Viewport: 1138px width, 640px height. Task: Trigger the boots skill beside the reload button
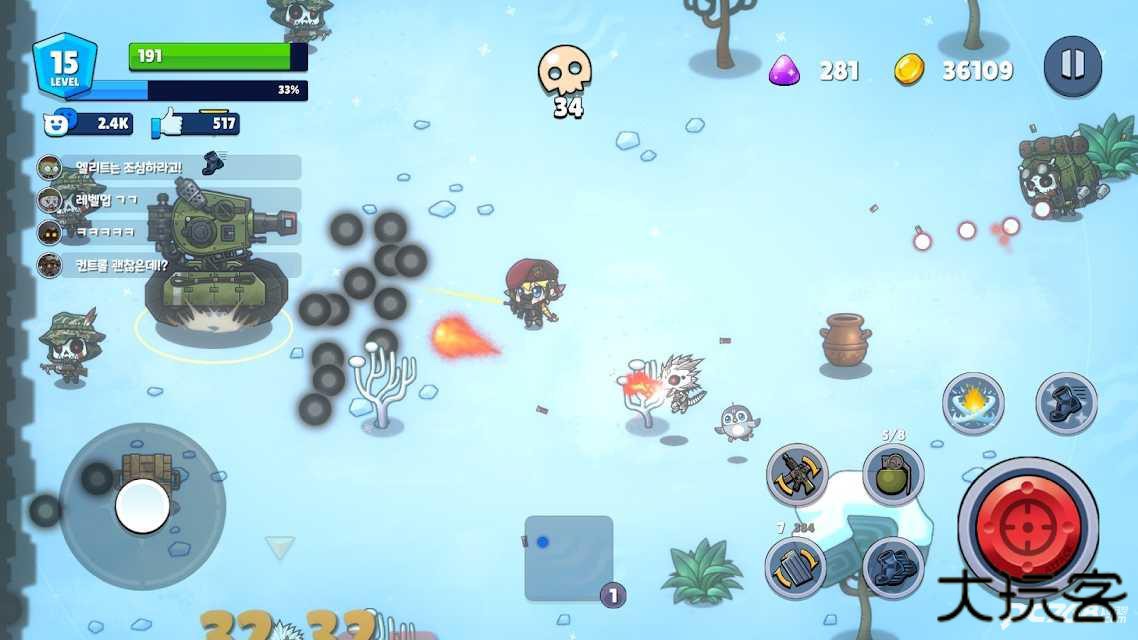click(893, 568)
